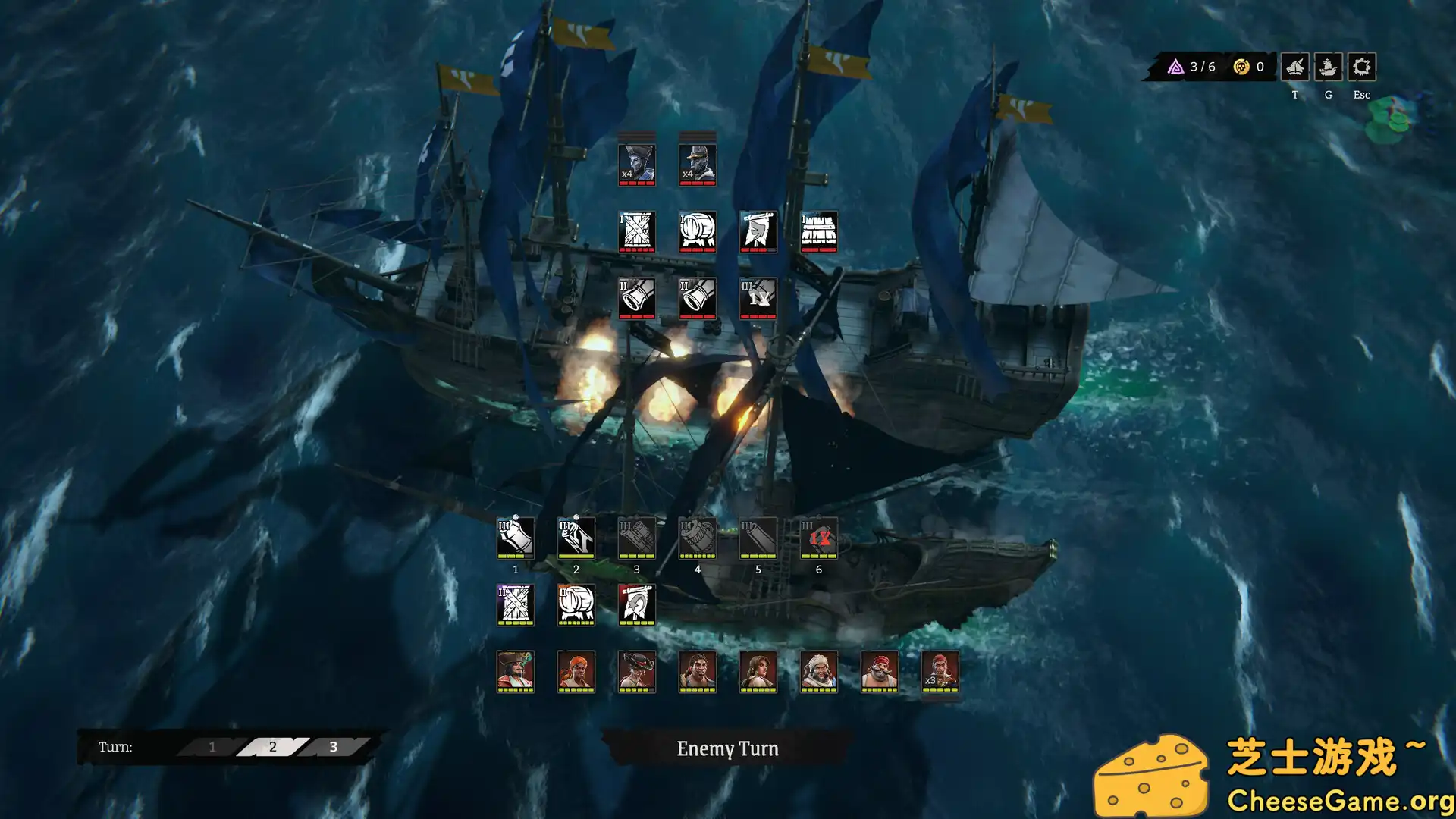The width and height of the screenshot is (1456, 819).
Task: Select the crew member in white turban
Action: pos(819,671)
